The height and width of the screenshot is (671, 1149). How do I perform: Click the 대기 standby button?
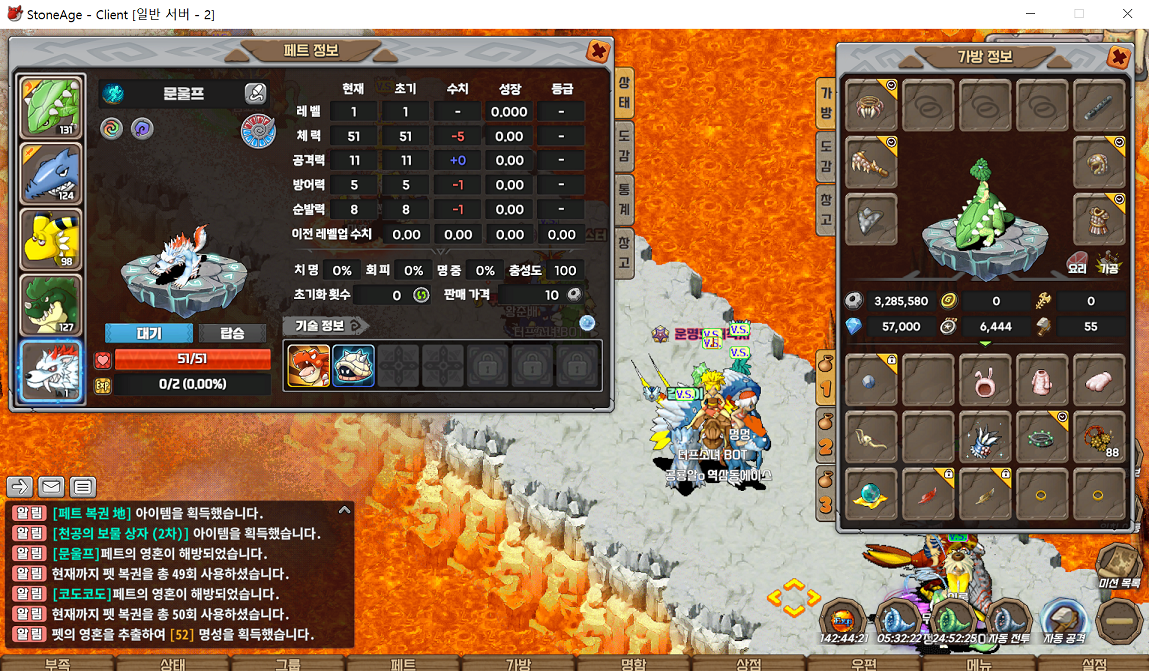[149, 333]
